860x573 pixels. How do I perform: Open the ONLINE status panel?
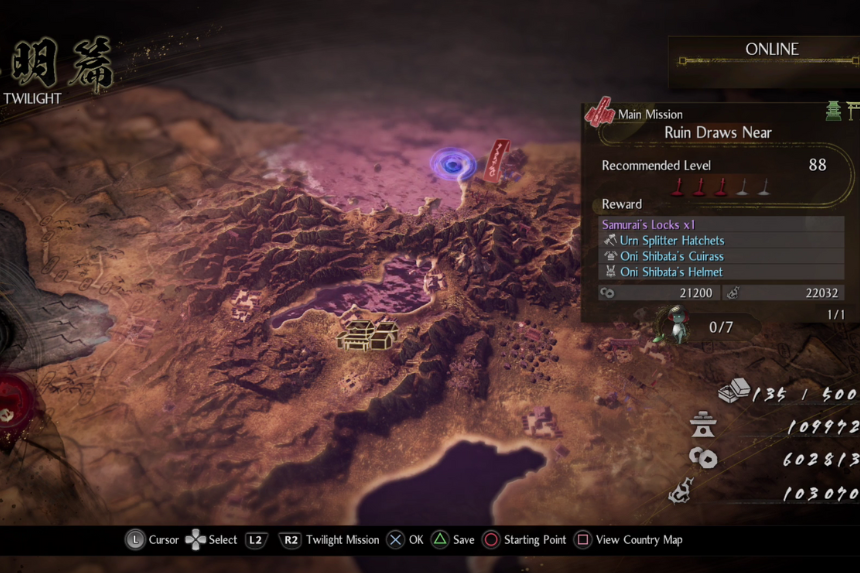tap(771, 50)
